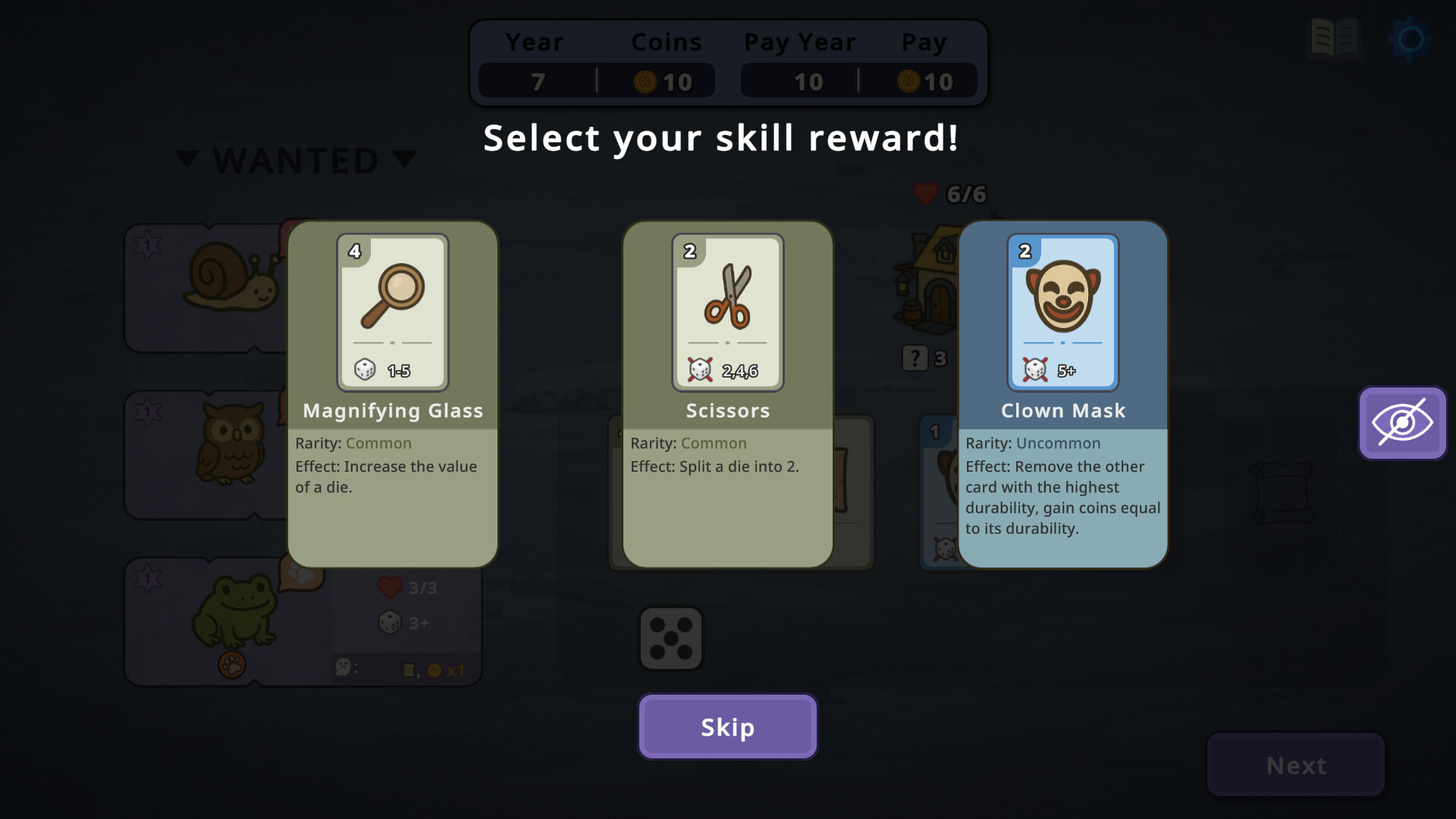Hide the card overlay with the eye toggle
Viewport: 1456px width, 819px height.
[x=1402, y=423]
